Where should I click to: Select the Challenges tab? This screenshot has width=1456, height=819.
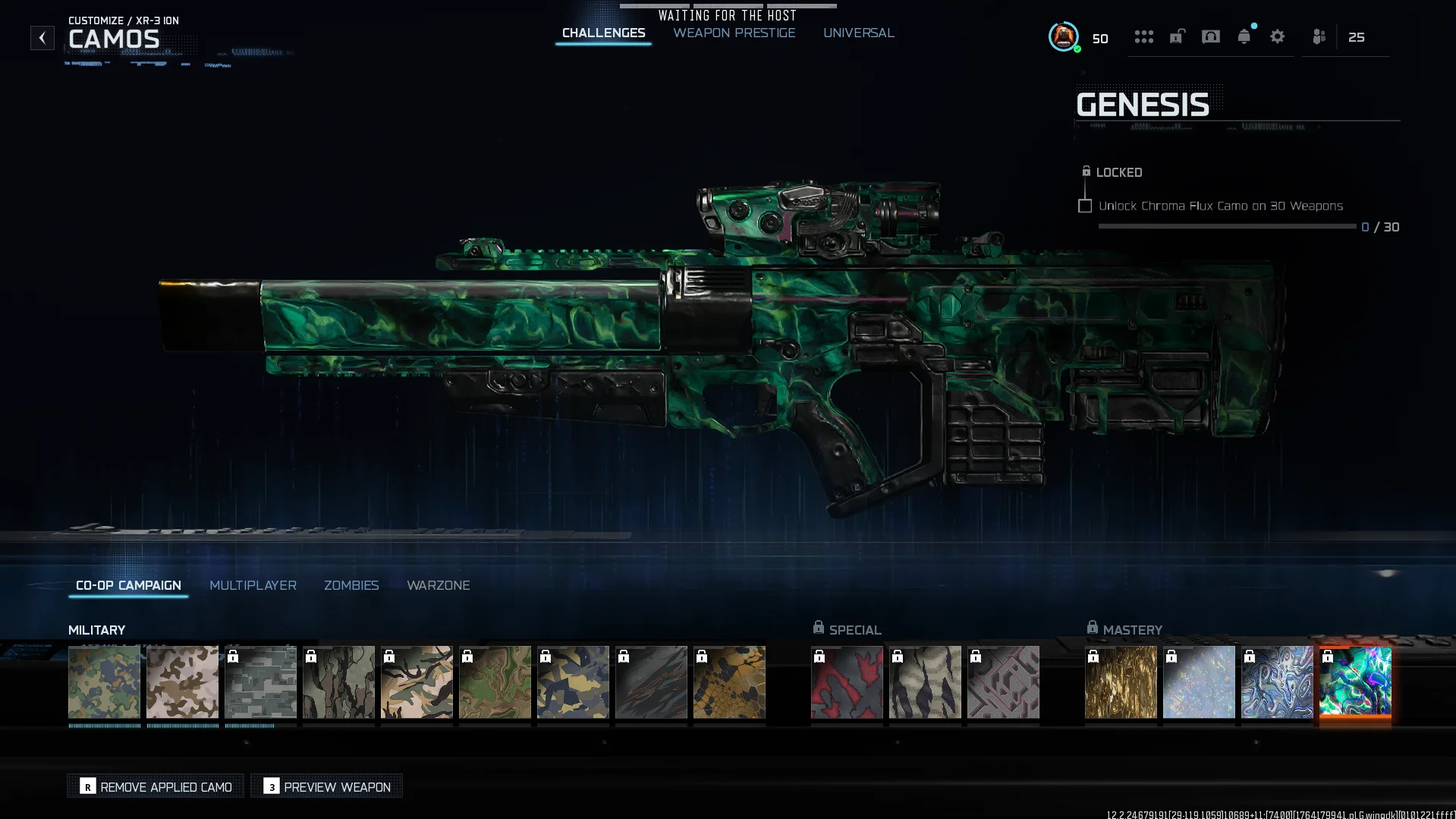[x=603, y=33]
